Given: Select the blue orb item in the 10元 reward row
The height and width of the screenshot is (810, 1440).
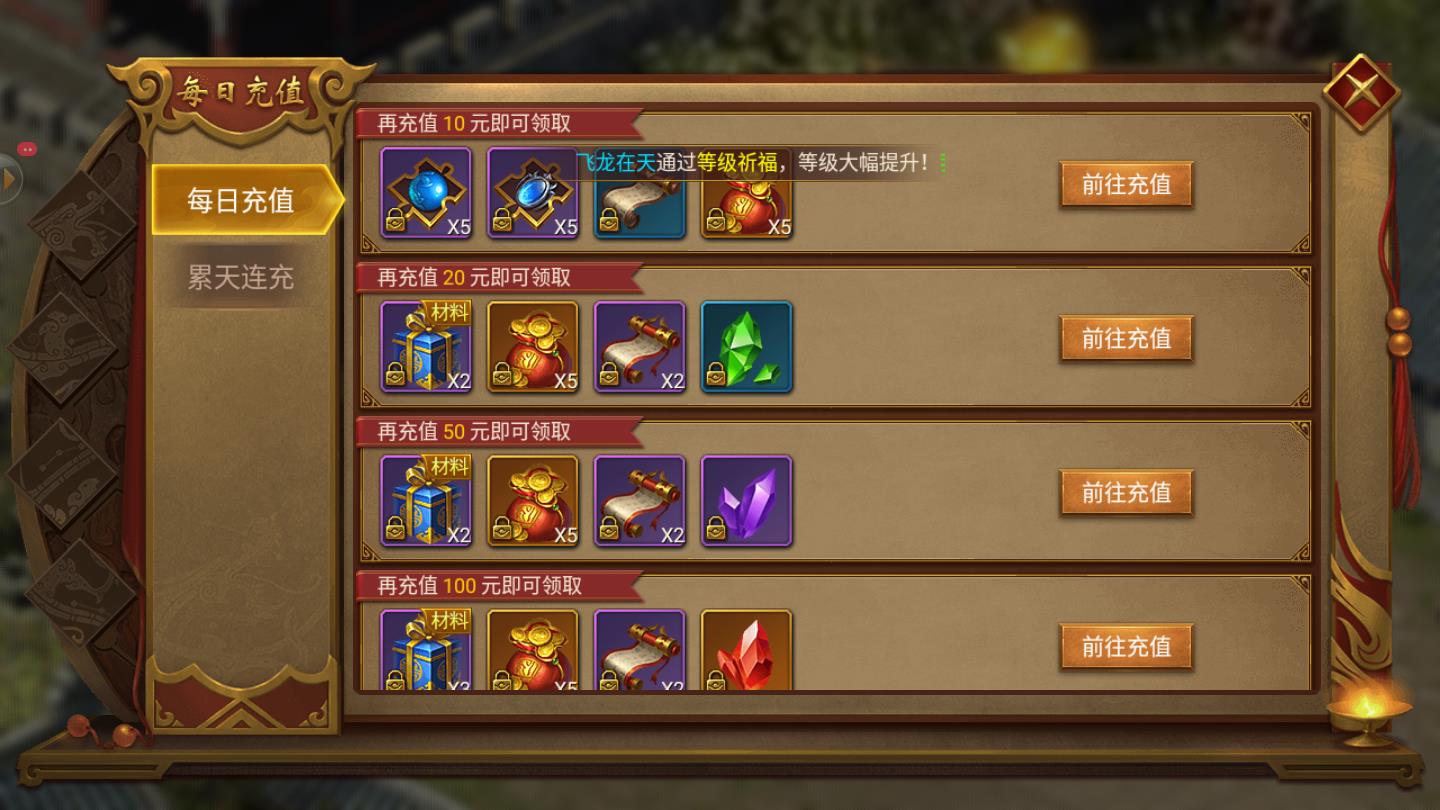Looking at the screenshot, I should click(427, 192).
